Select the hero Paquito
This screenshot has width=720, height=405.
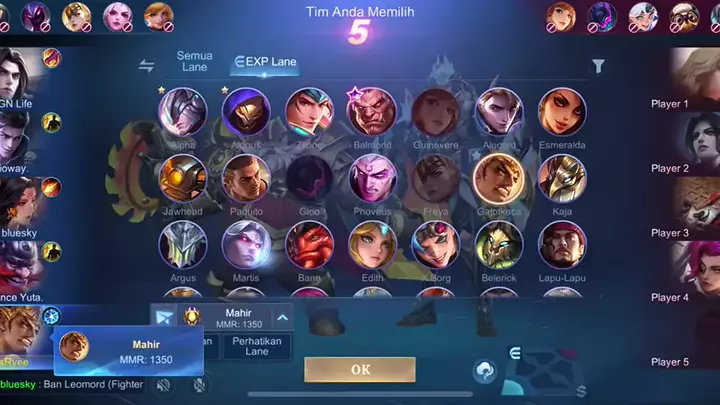(x=246, y=178)
